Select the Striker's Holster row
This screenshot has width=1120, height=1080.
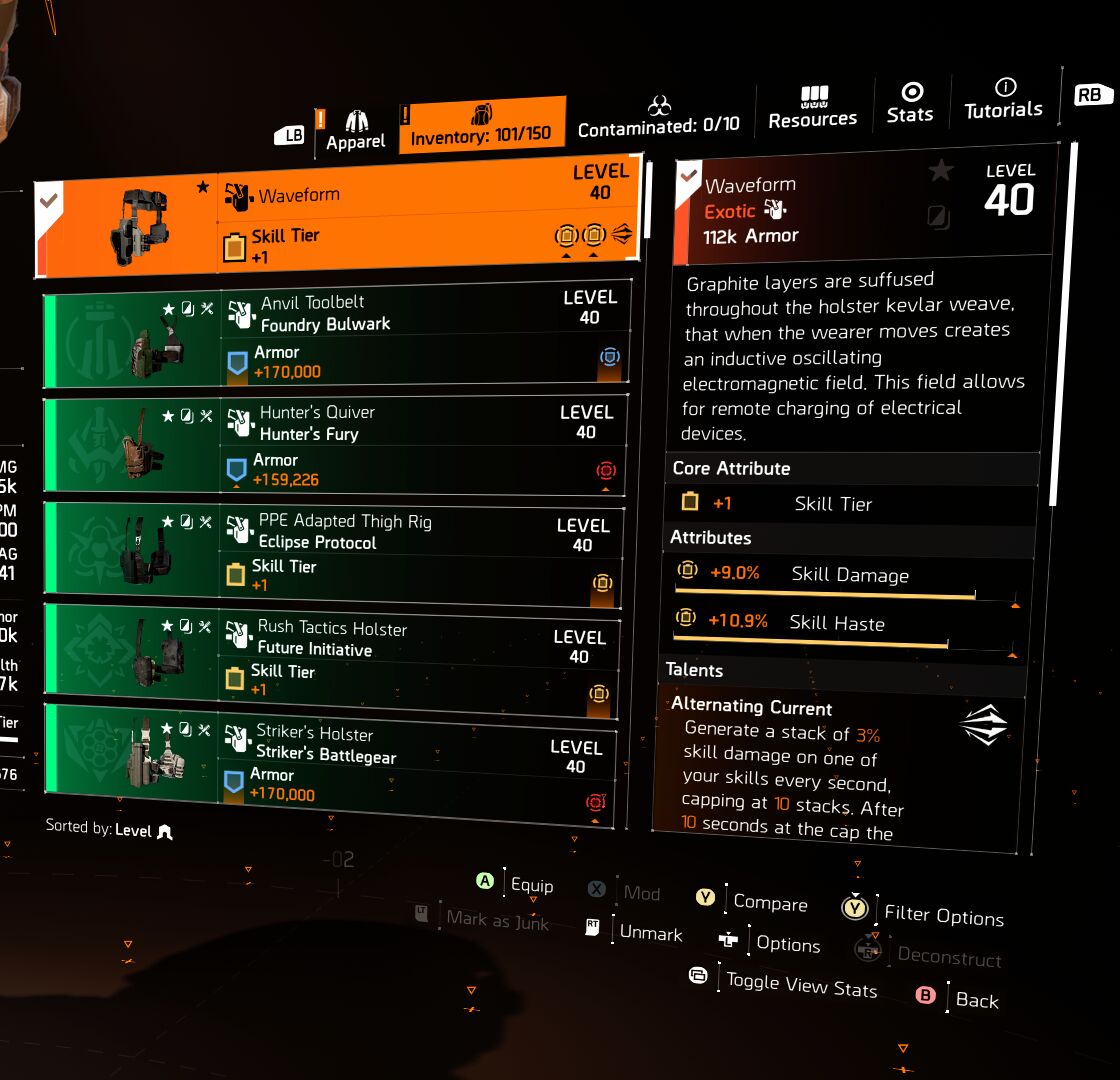328,766
